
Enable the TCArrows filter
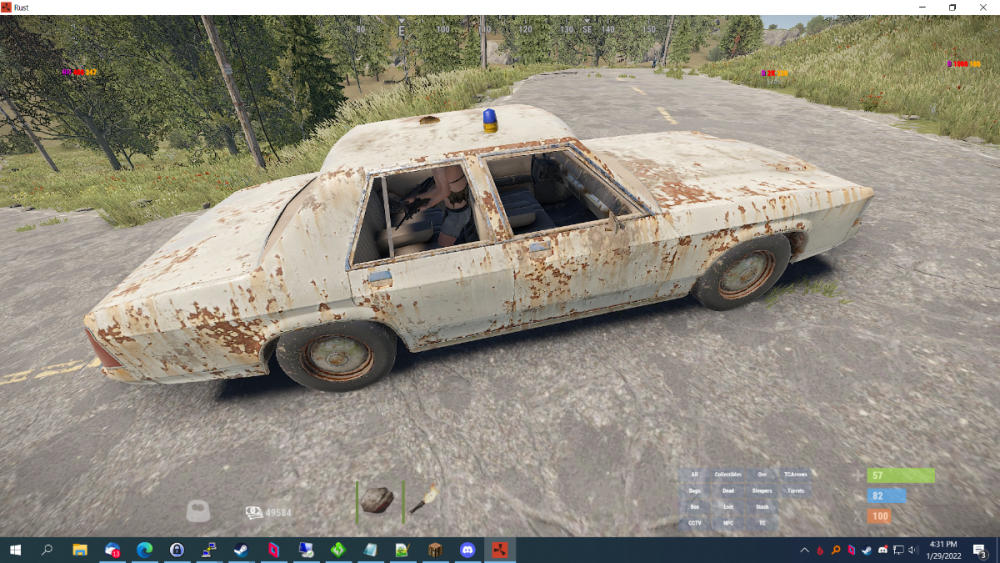coord(796,474)
